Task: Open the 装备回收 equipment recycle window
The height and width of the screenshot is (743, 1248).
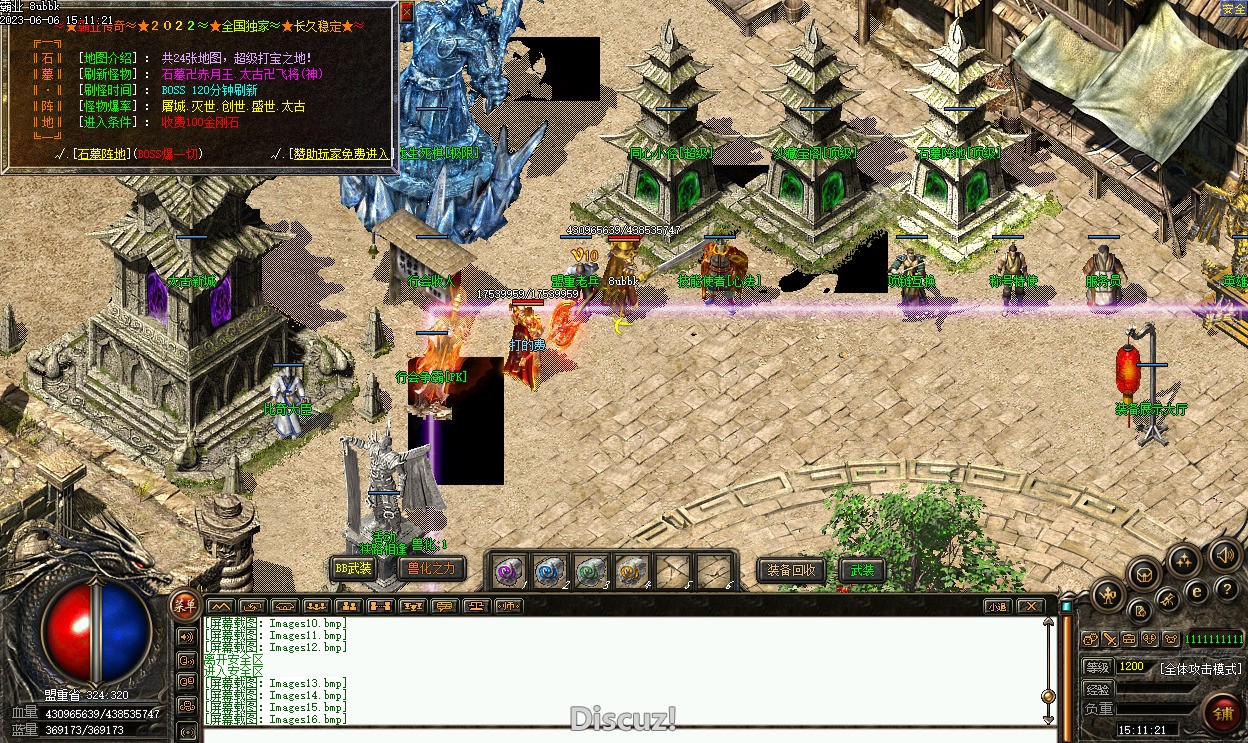Action: [x=791, y=570]
